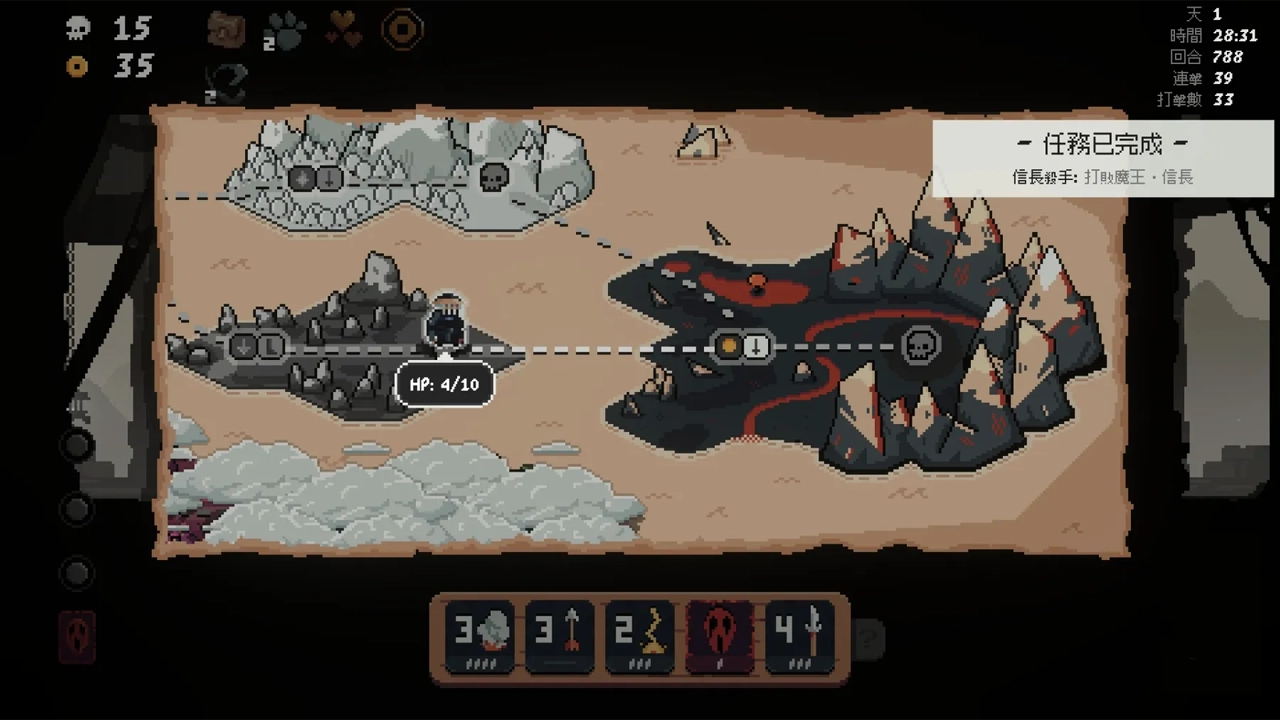Dismiss the quest completed notification

1102,158
